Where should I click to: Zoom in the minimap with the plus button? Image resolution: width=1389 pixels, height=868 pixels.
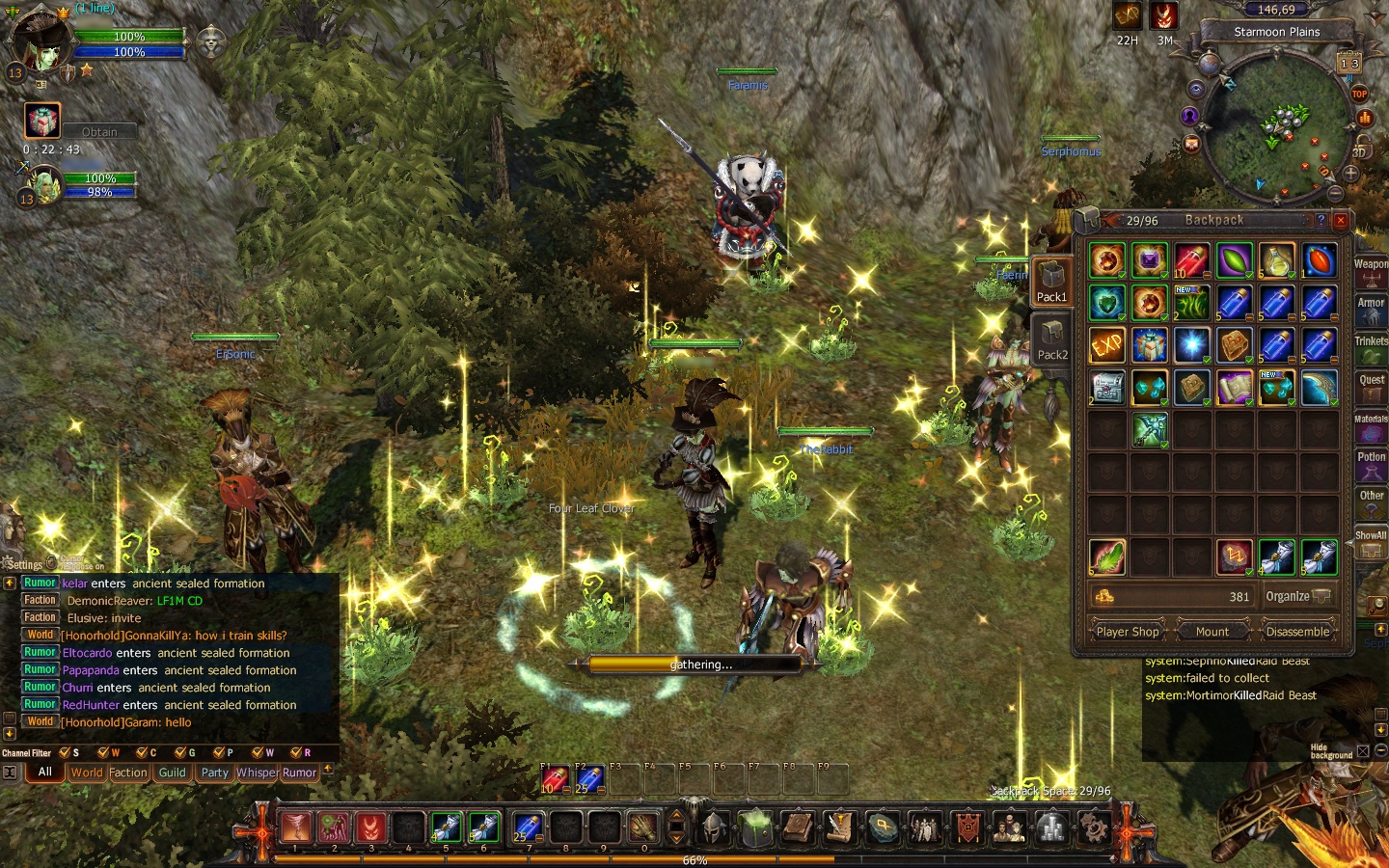coord(1350,174)
